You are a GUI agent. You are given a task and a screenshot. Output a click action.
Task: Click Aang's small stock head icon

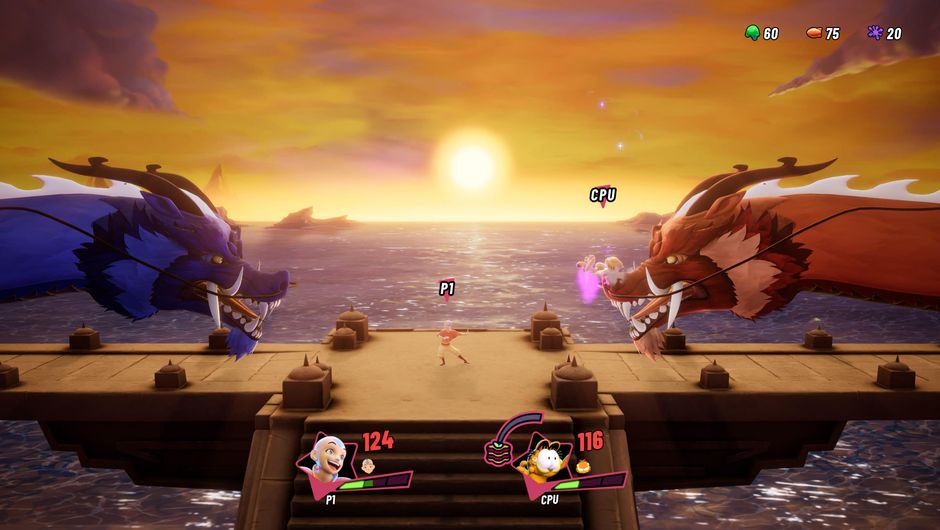point(368,466)
